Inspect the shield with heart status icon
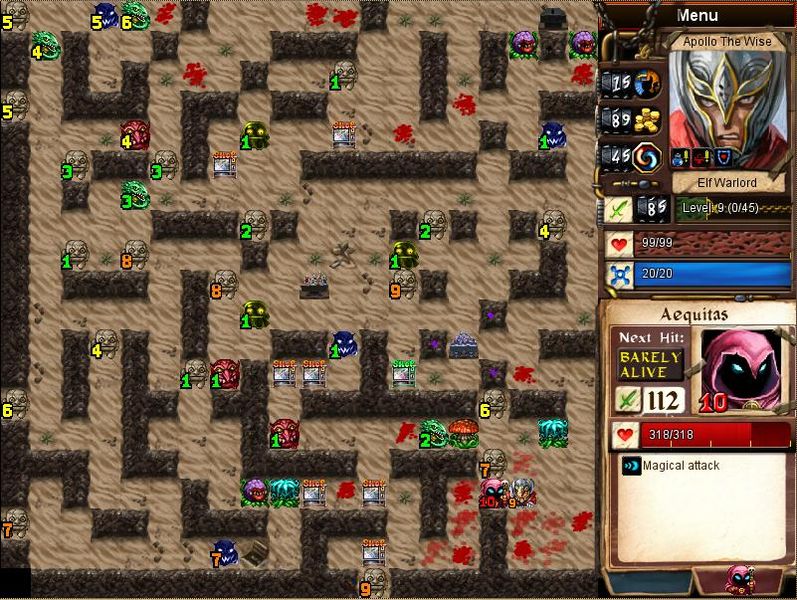This screenshot has width=797, height=600. point(721,156)
